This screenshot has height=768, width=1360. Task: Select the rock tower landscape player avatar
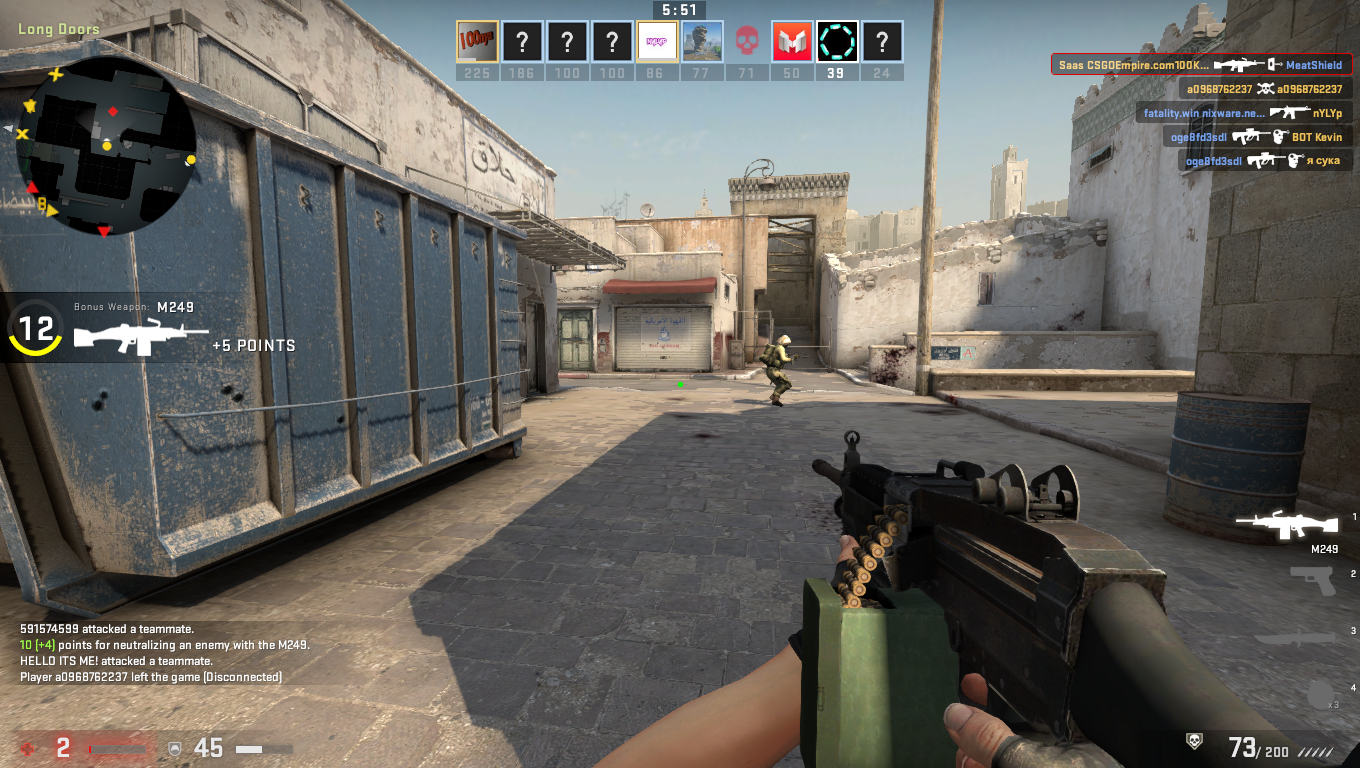pos(702,42)
